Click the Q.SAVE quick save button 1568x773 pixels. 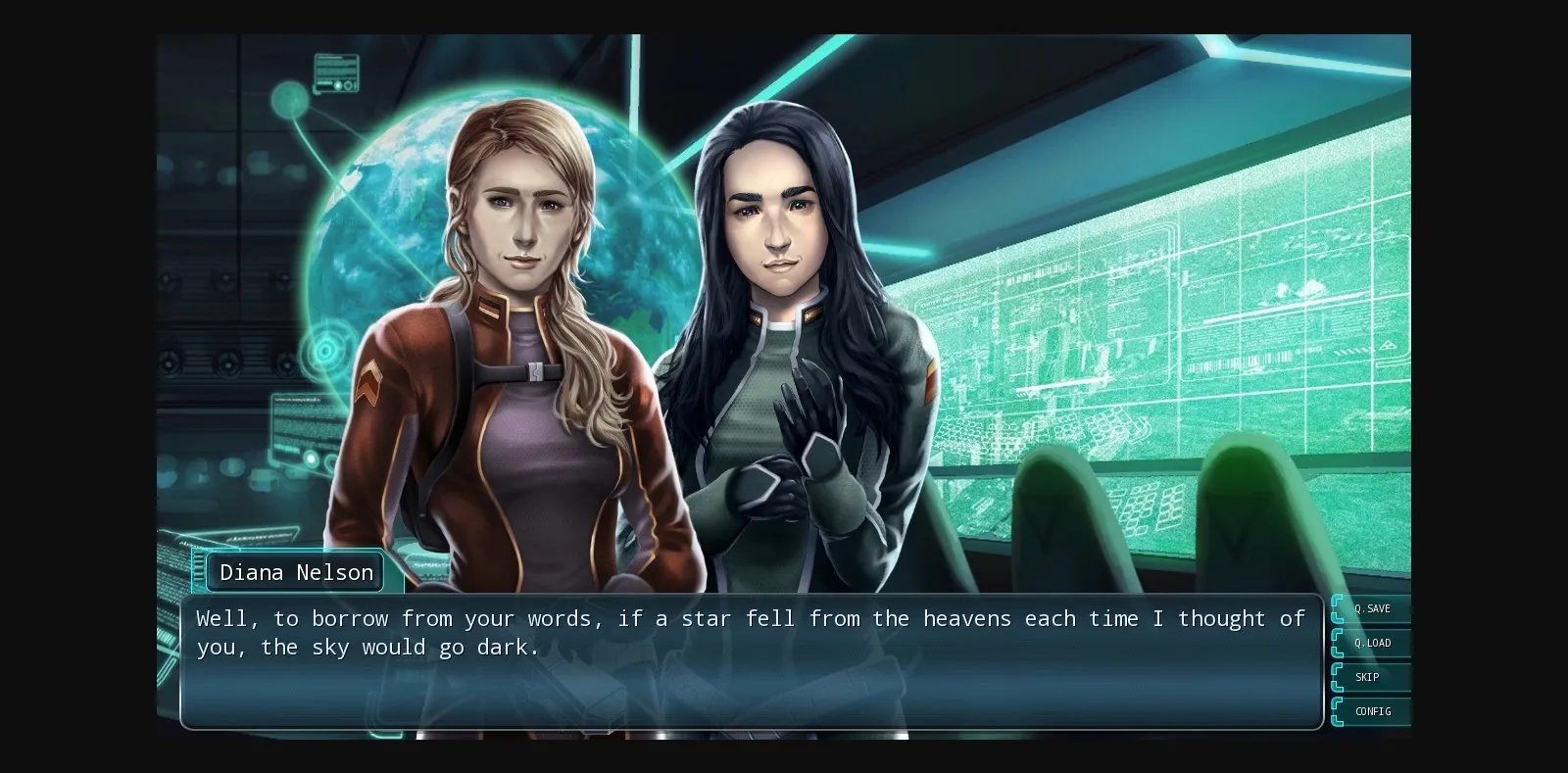[1372, 607]
